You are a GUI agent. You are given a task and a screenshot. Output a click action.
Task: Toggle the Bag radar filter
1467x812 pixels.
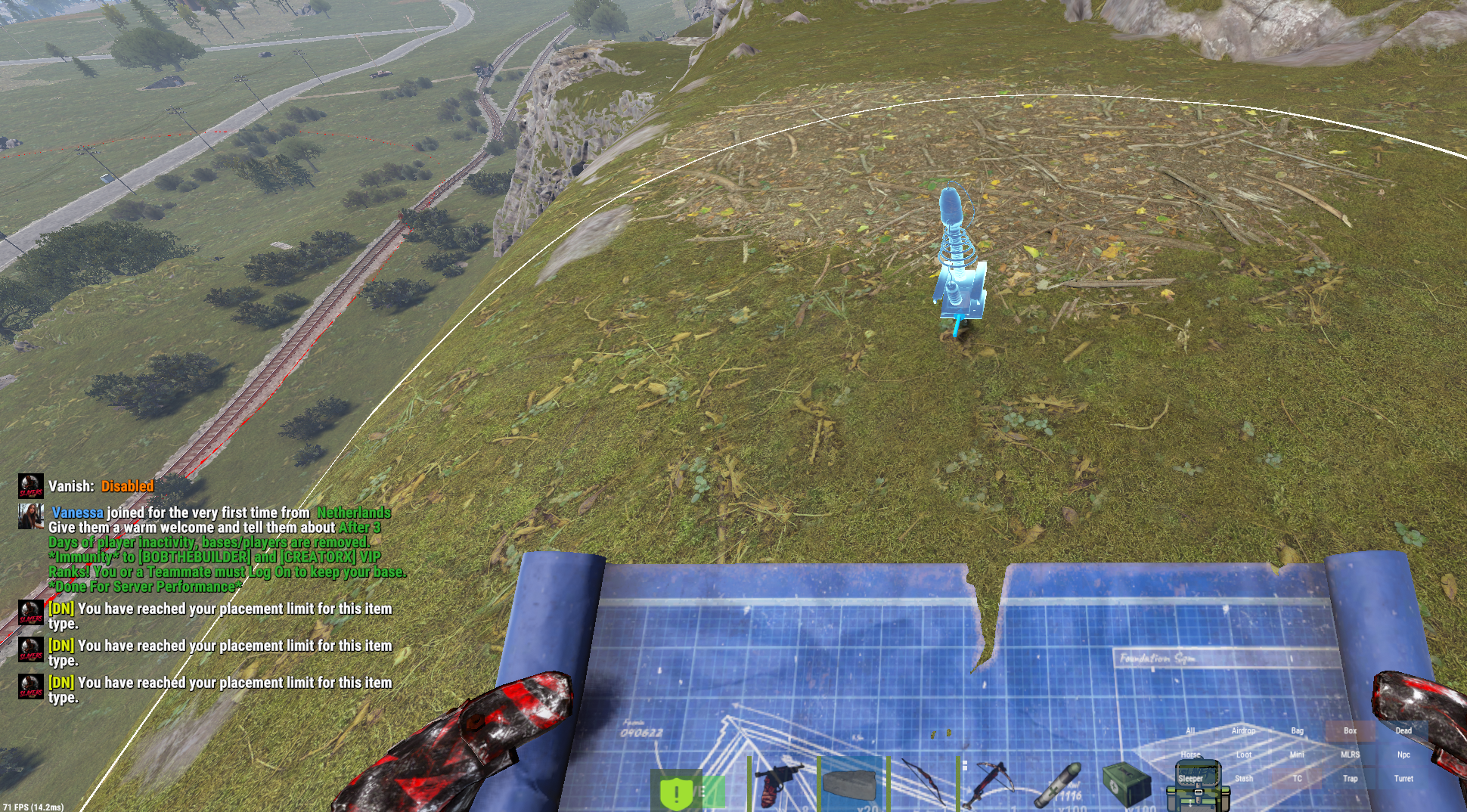click(1297, 731)
